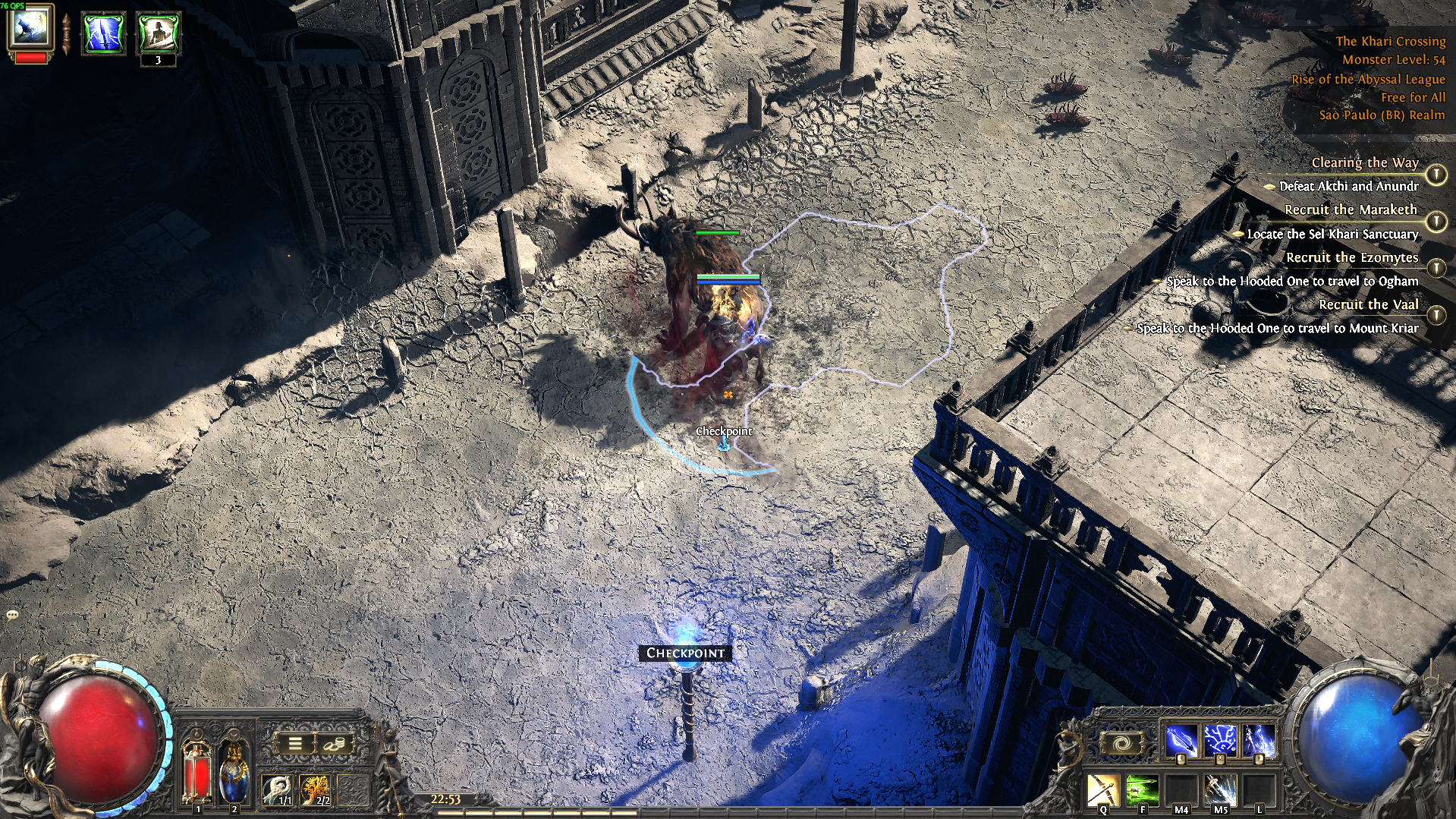Inspect the ghostly figure buff with 3 stacks

click(x=158, y=33)
